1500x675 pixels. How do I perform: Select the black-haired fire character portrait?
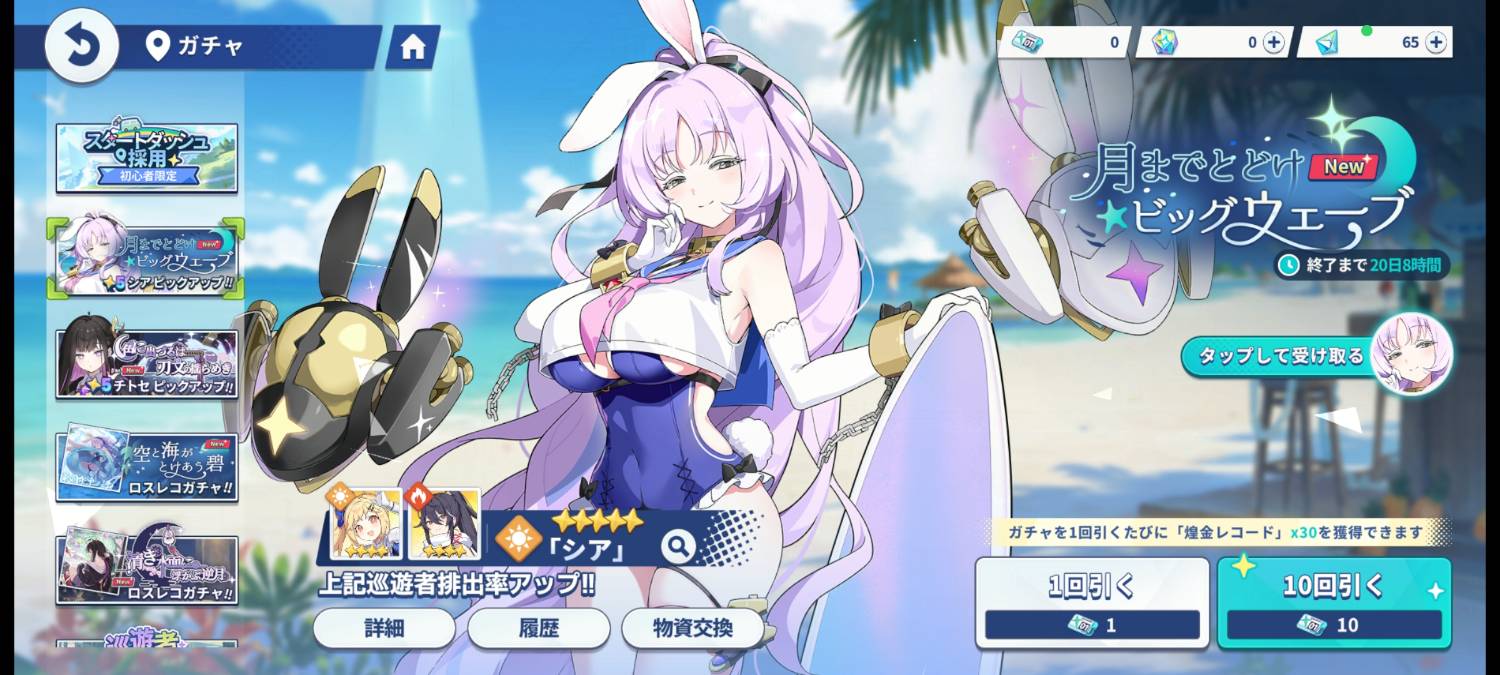pyautogui.click(x=444, y=525)
